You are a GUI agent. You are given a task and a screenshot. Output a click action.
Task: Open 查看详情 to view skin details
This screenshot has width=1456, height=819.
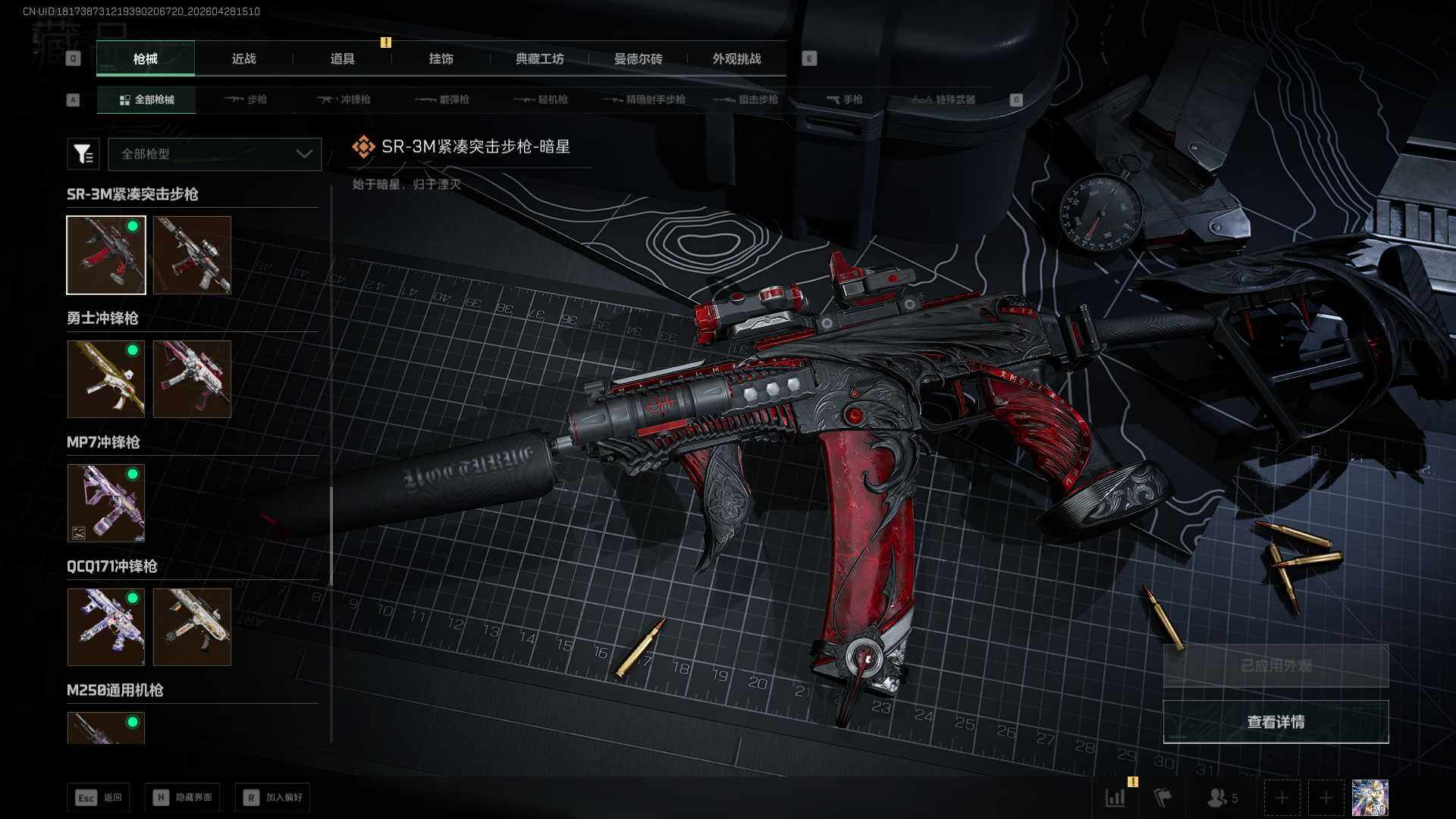click(1276, 722)
